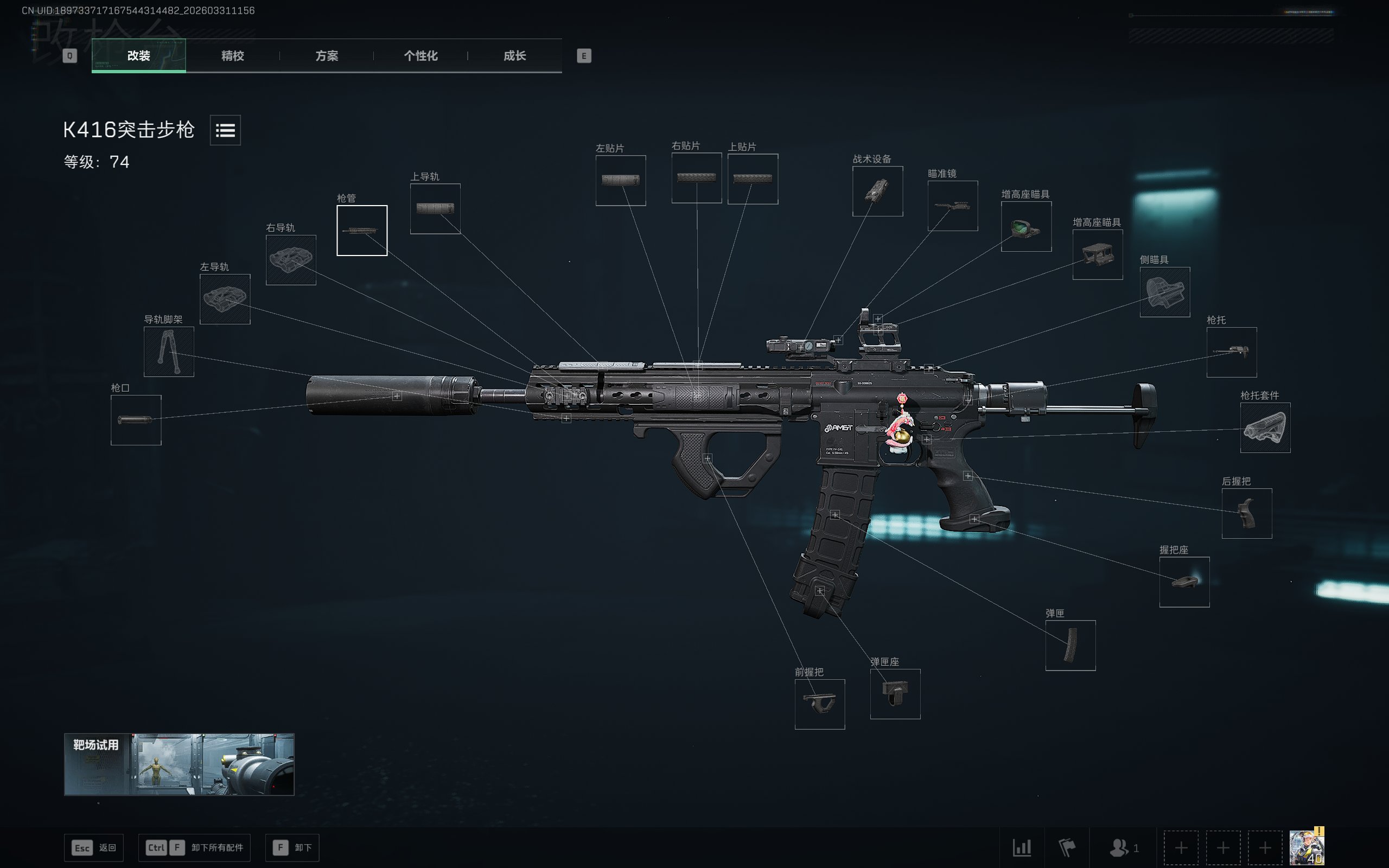This screenshot has width=1389, height=868.
Task: Open the 导轨脚架 bipod slot
Action: 169,352
